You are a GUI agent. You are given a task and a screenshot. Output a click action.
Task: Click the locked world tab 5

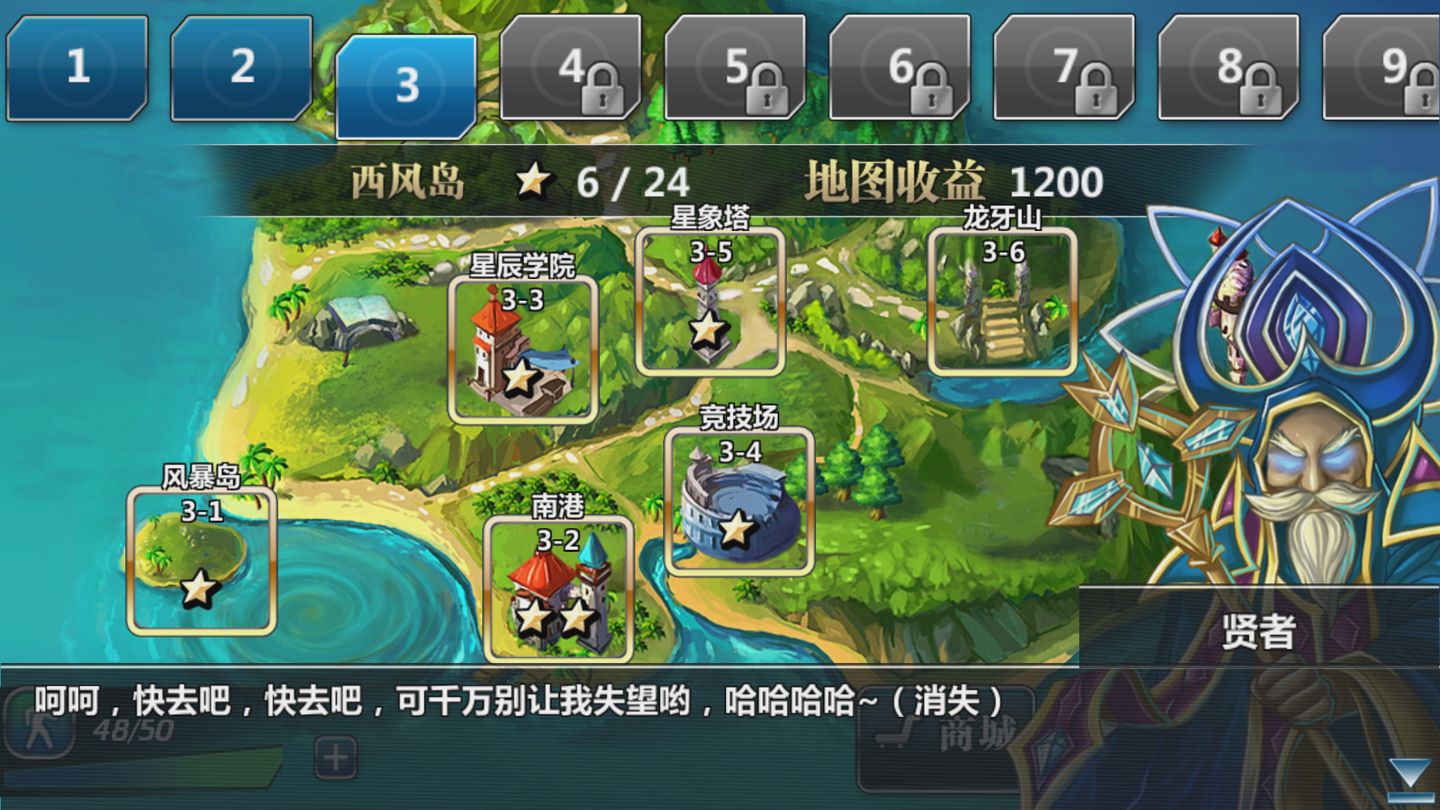[x=735, y=67]
